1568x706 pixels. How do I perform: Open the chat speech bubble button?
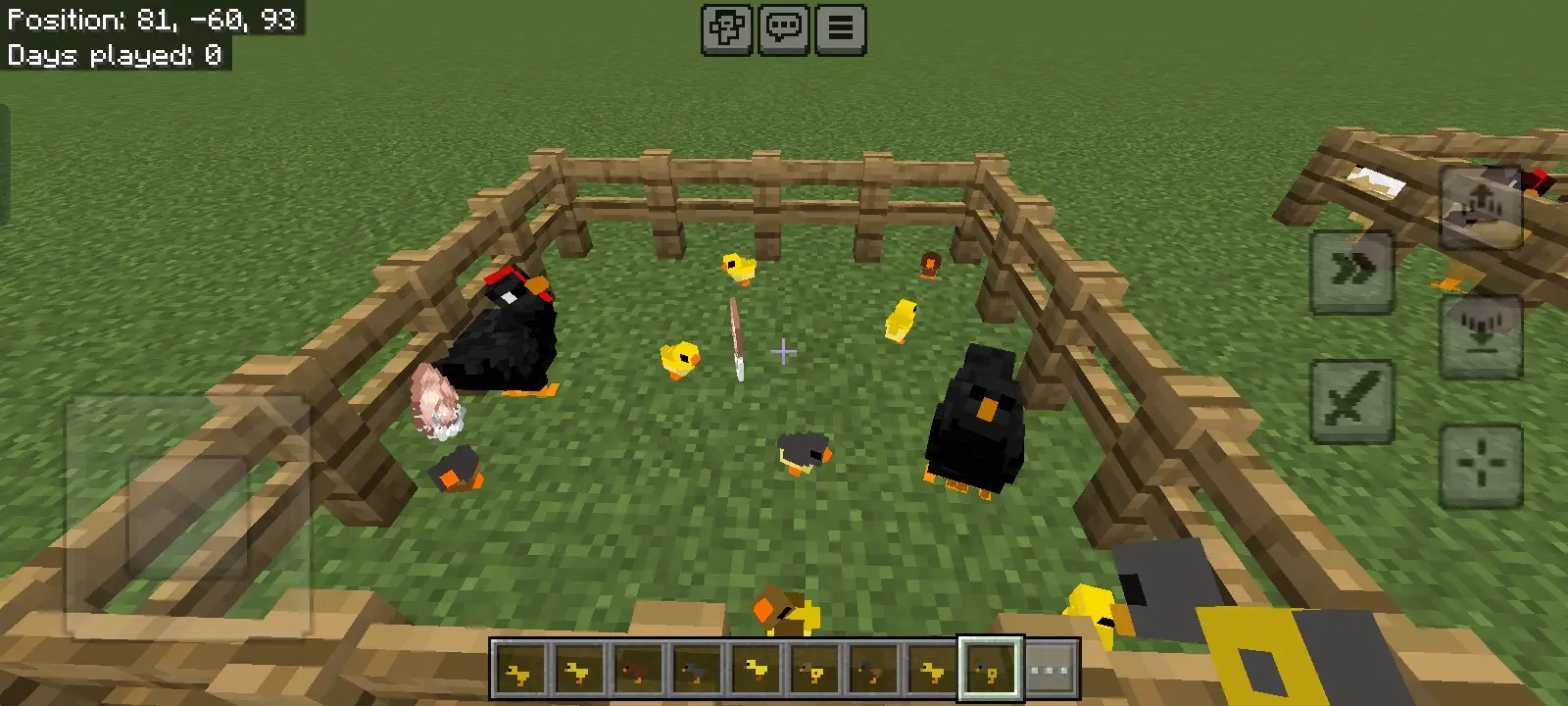click(783, 29)
